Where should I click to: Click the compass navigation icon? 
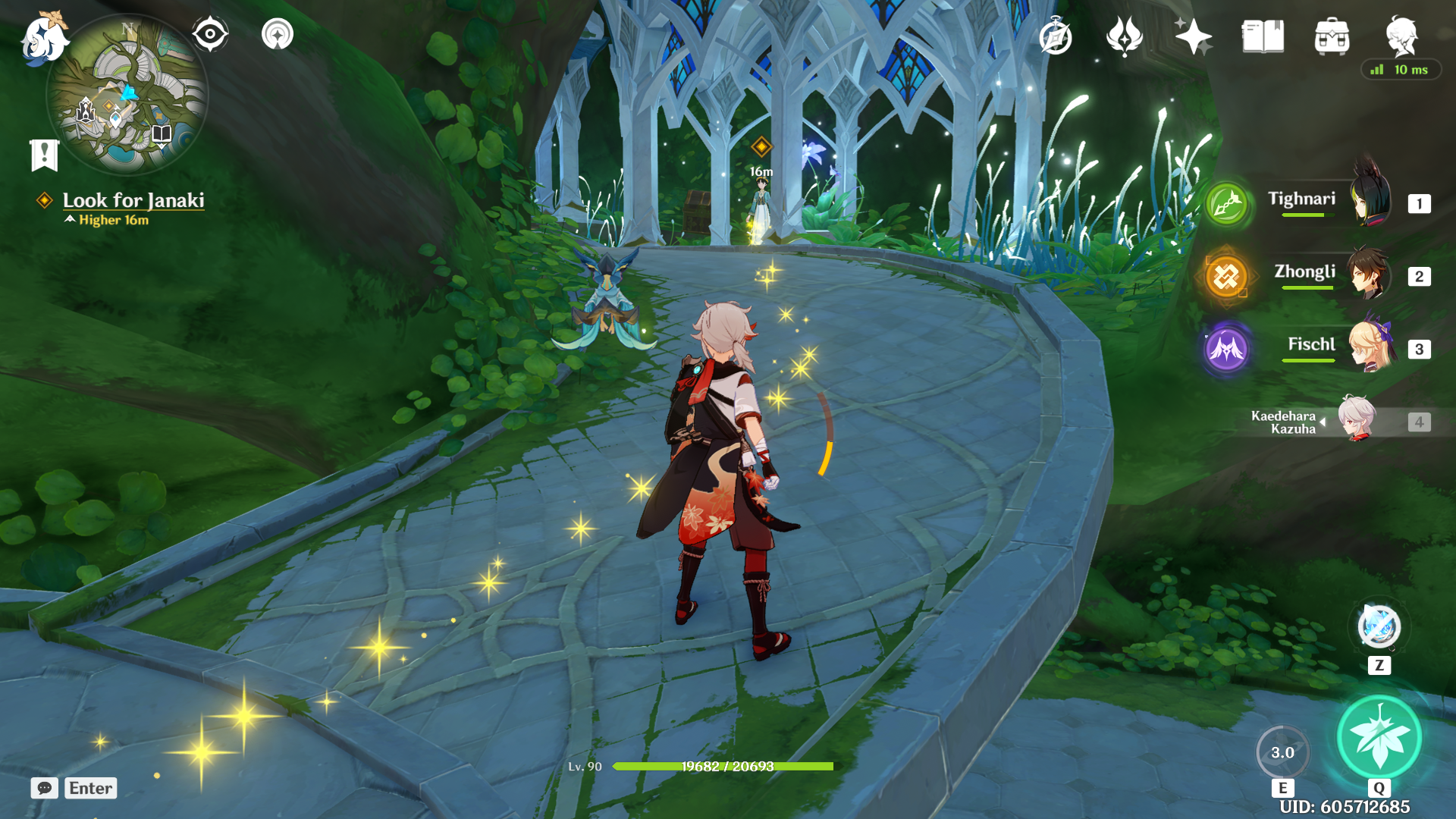coord(212,33)
